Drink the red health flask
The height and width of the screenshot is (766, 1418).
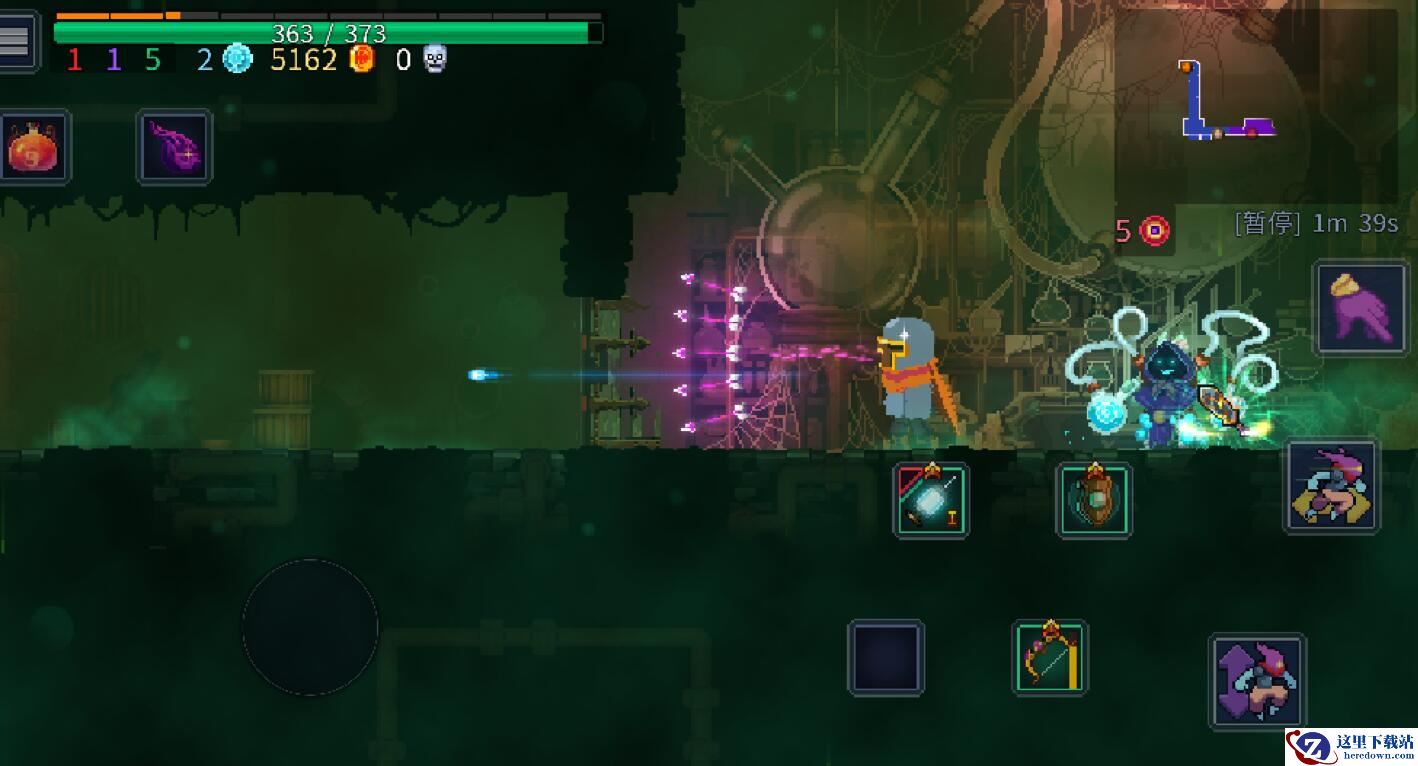[35, 147]
